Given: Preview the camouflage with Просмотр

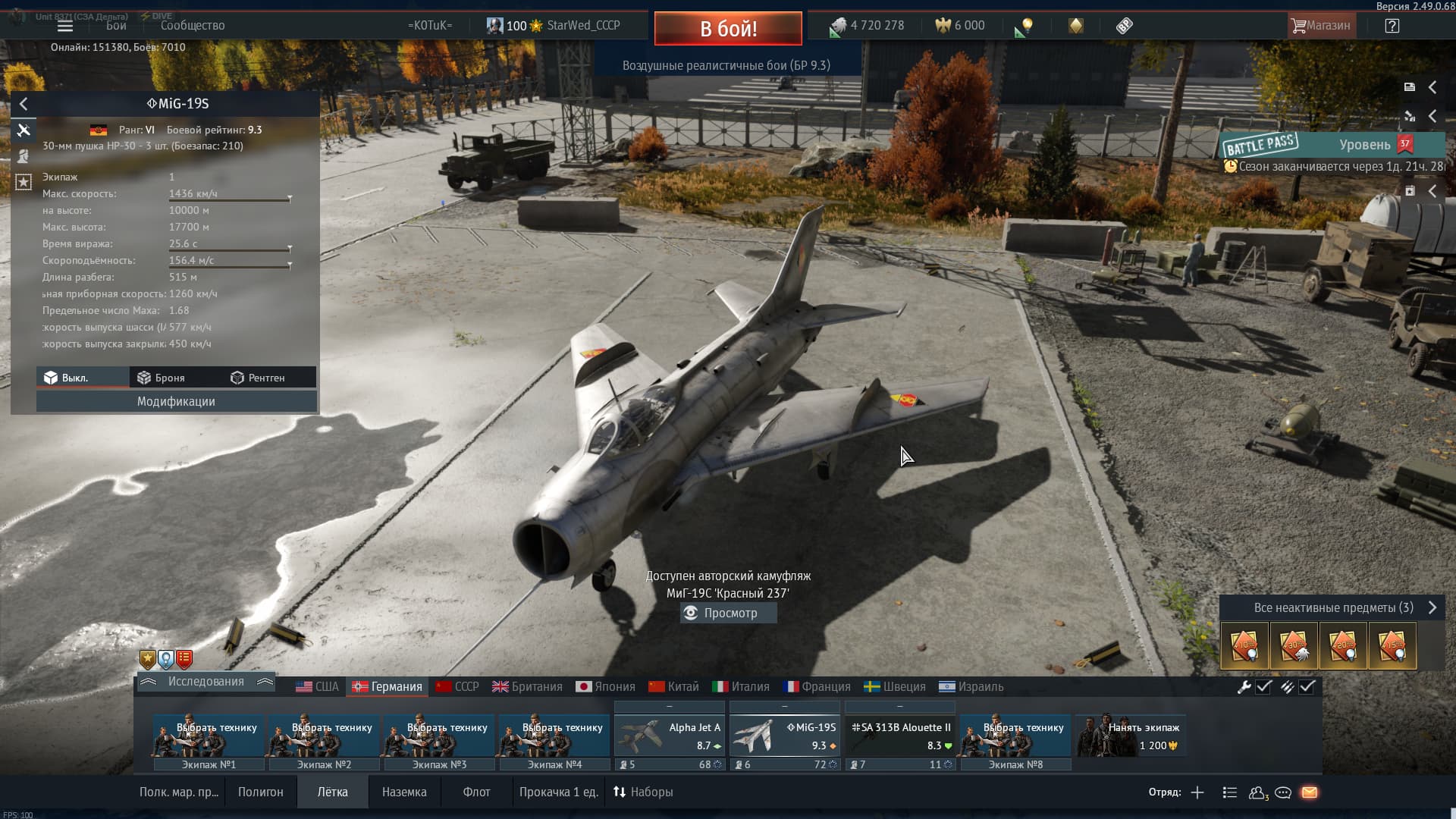Looking at the screenshot, I should (728, 613).
